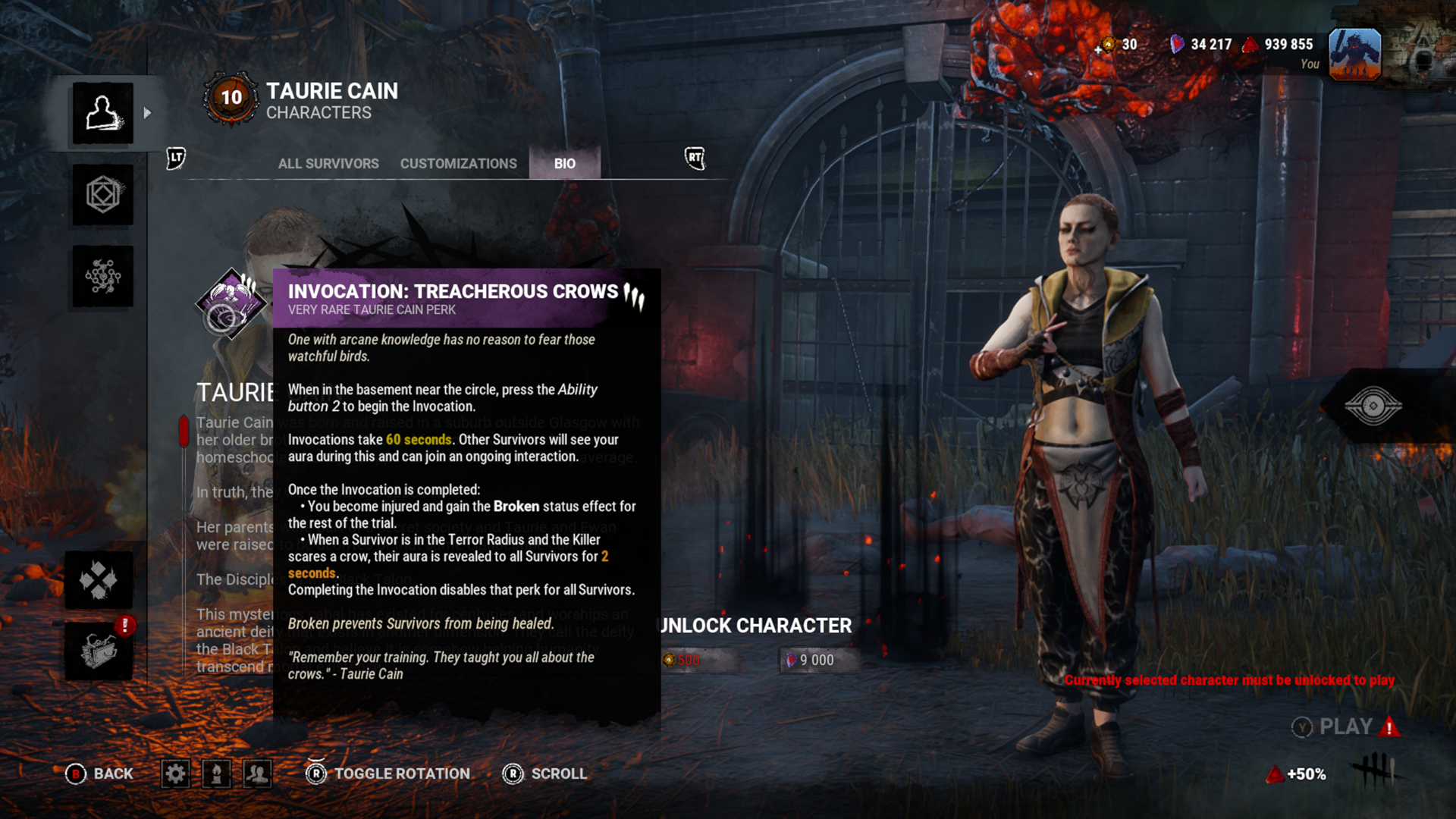Unlock character for 500 Auric Cells
The height and width of the screenshot is (819, 1456).
[698, 660]
